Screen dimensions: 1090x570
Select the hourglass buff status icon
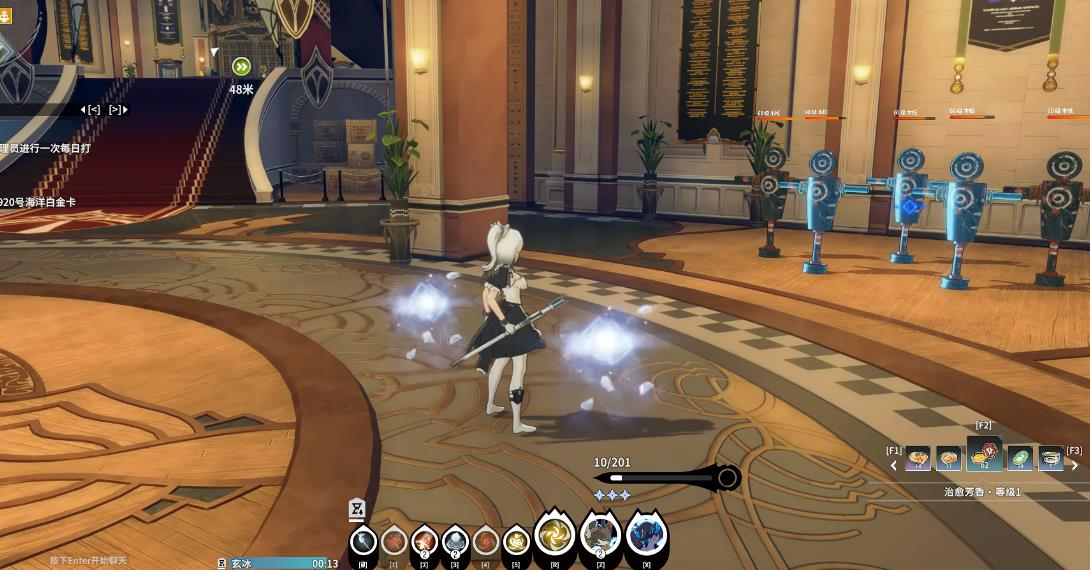tap(357, 509)
